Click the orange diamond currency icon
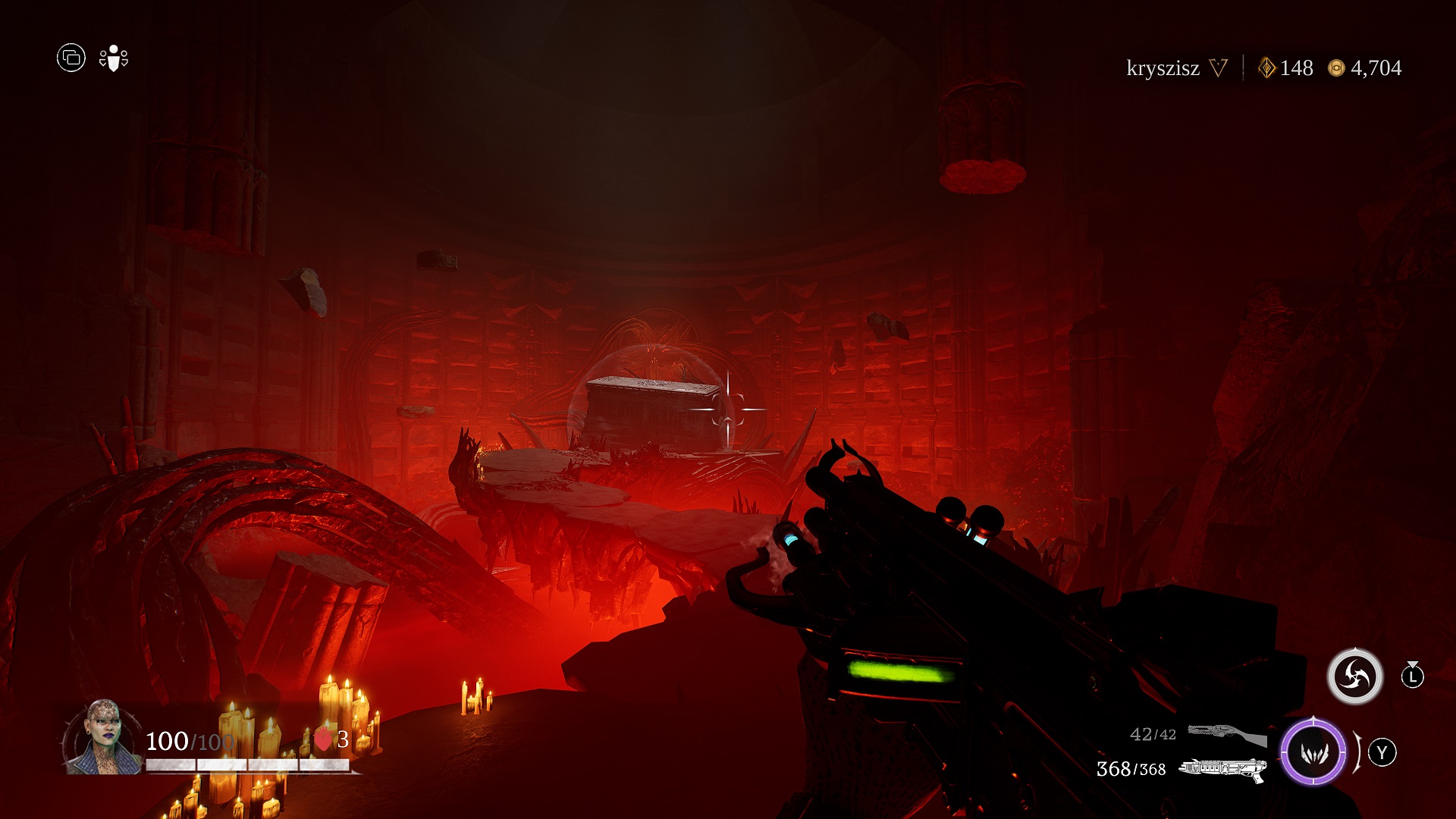 [x=1266, y=68]
